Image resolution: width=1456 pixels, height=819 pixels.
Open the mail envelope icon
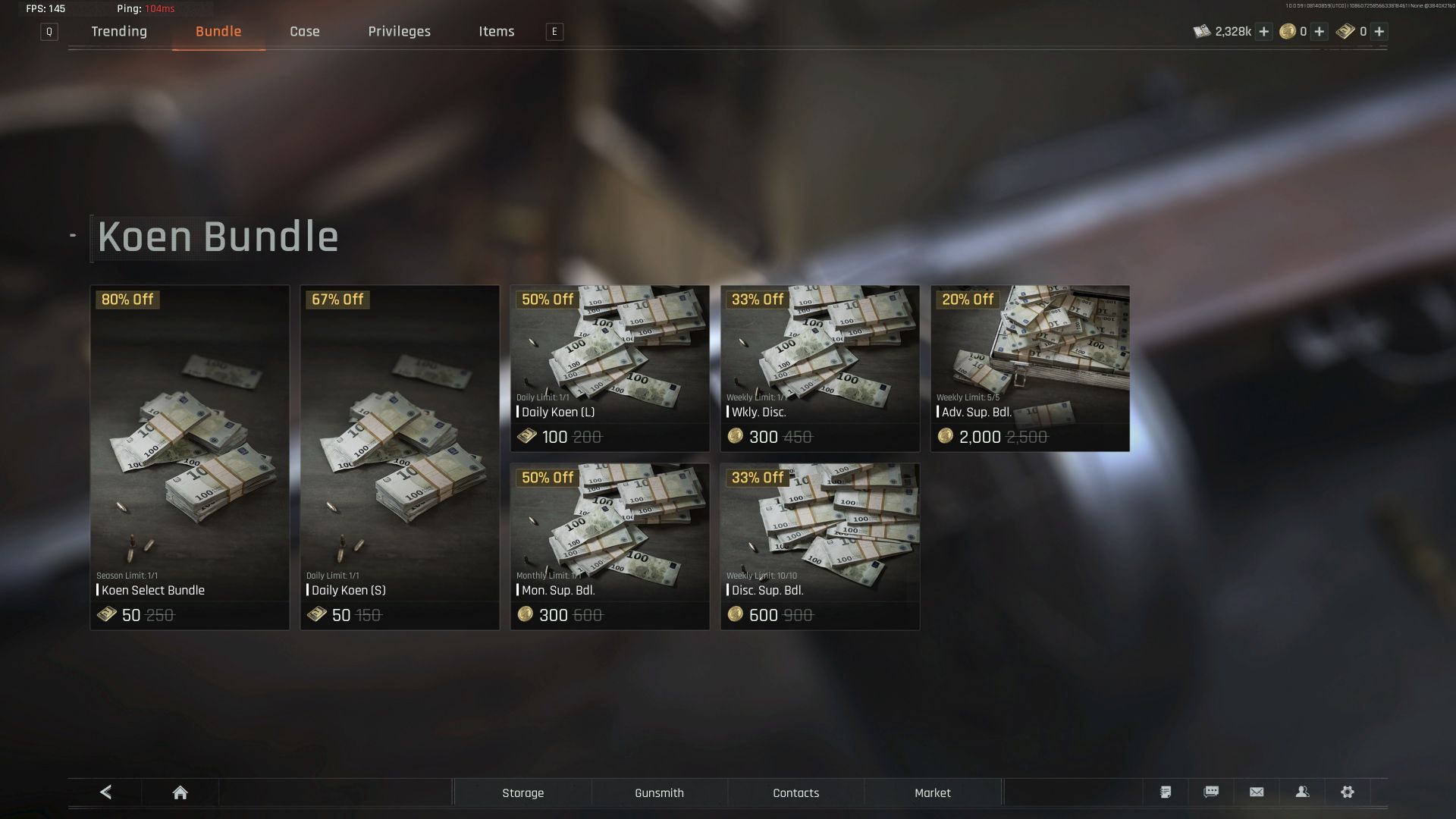(1257, 792)
